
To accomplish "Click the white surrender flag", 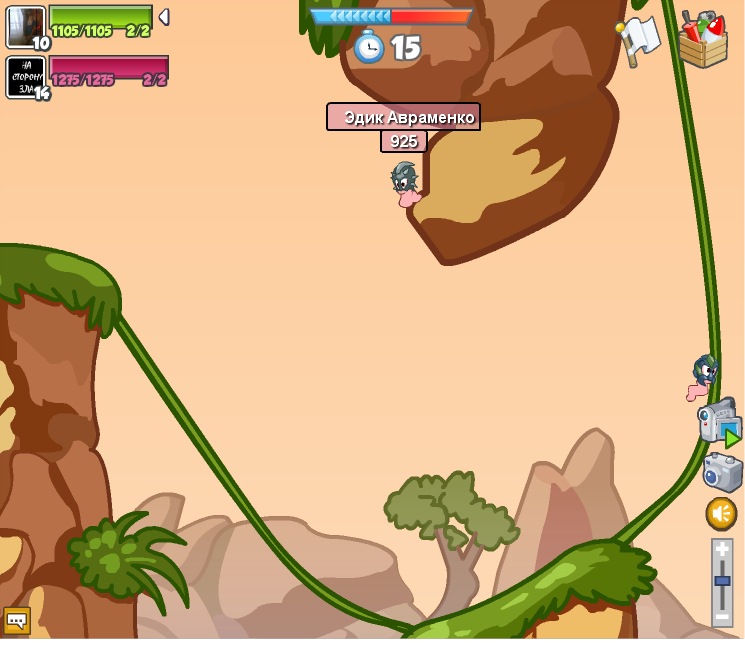I will click(638, 39).
